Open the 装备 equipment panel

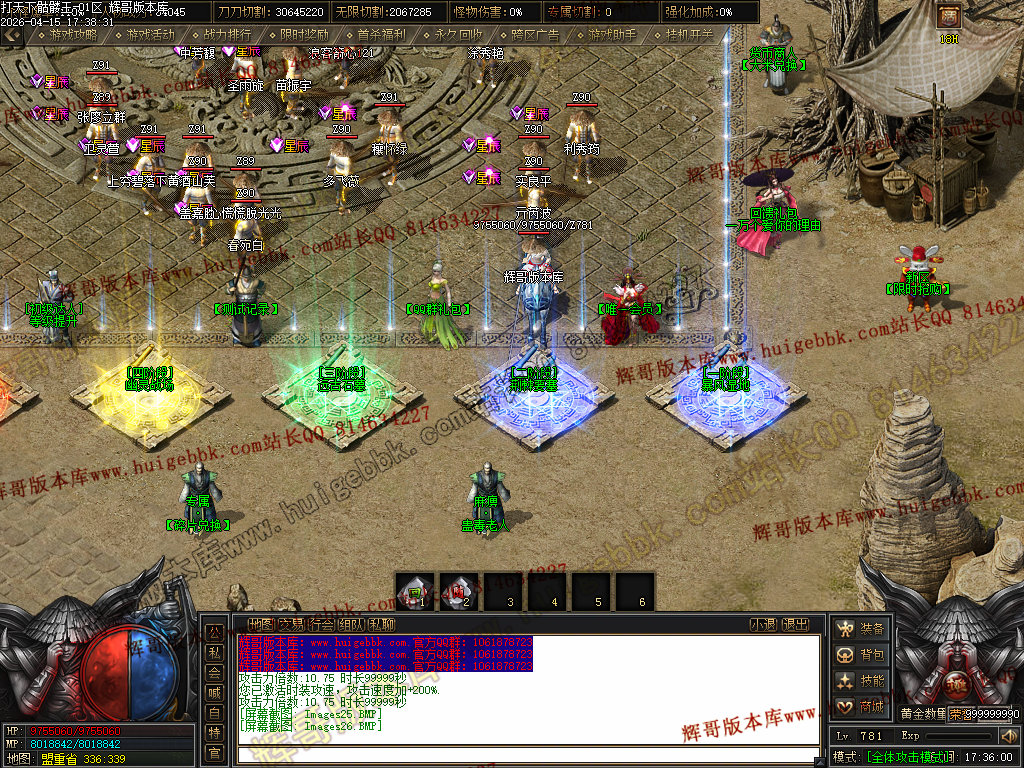[x=862, y=629]
